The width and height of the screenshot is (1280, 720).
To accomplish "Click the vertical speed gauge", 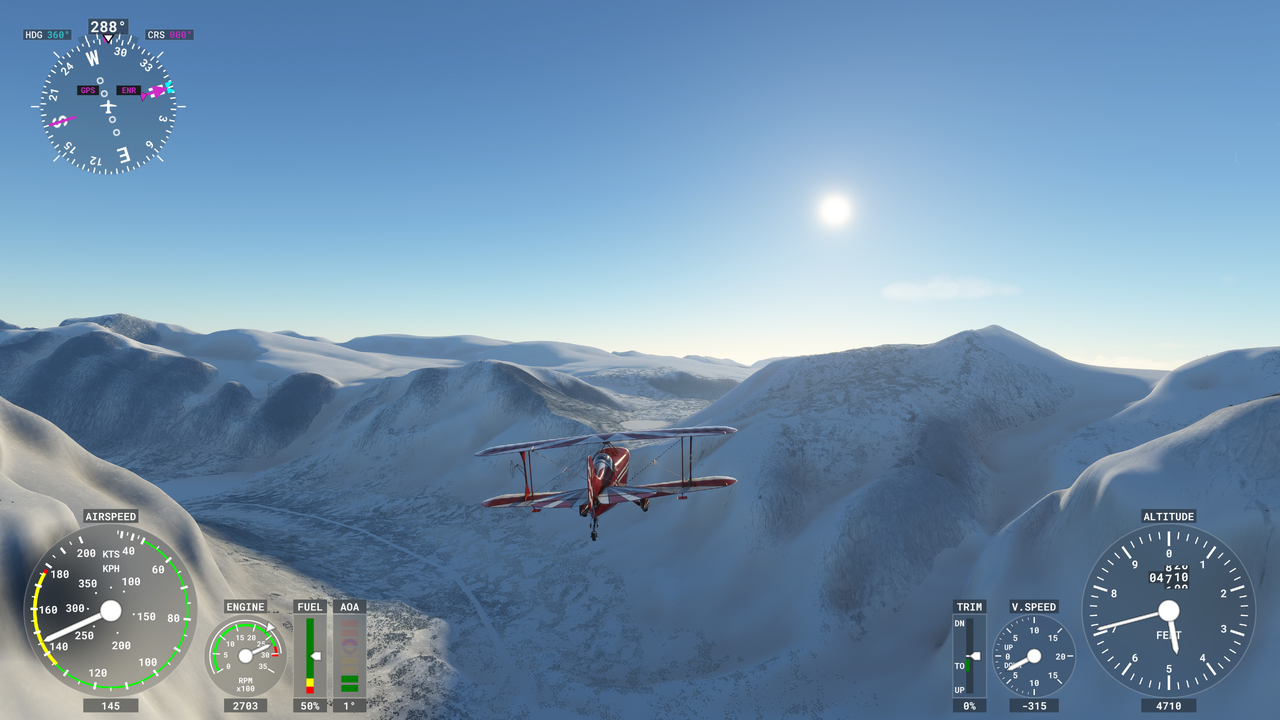I will tap(1034, 656).
